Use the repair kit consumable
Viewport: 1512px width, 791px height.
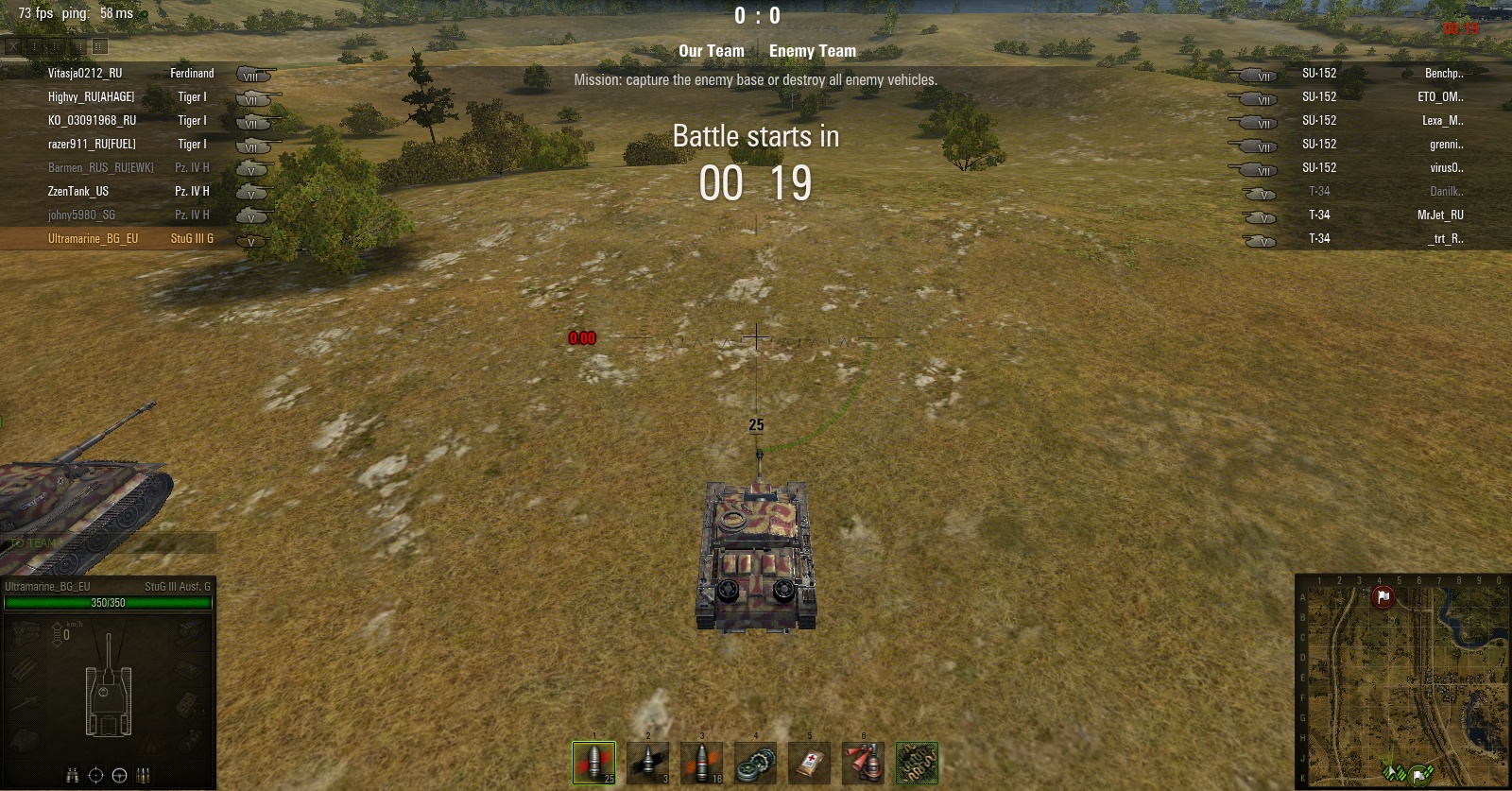pos(755,763)
